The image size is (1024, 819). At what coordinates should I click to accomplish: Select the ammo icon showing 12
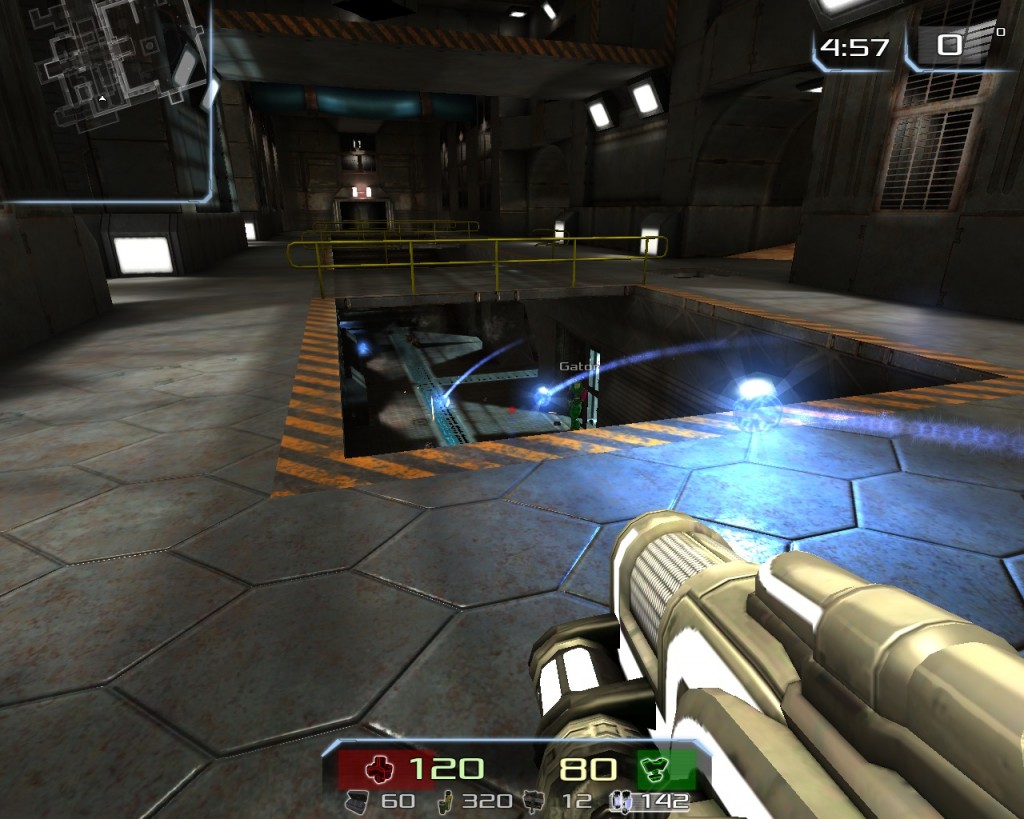536,801
